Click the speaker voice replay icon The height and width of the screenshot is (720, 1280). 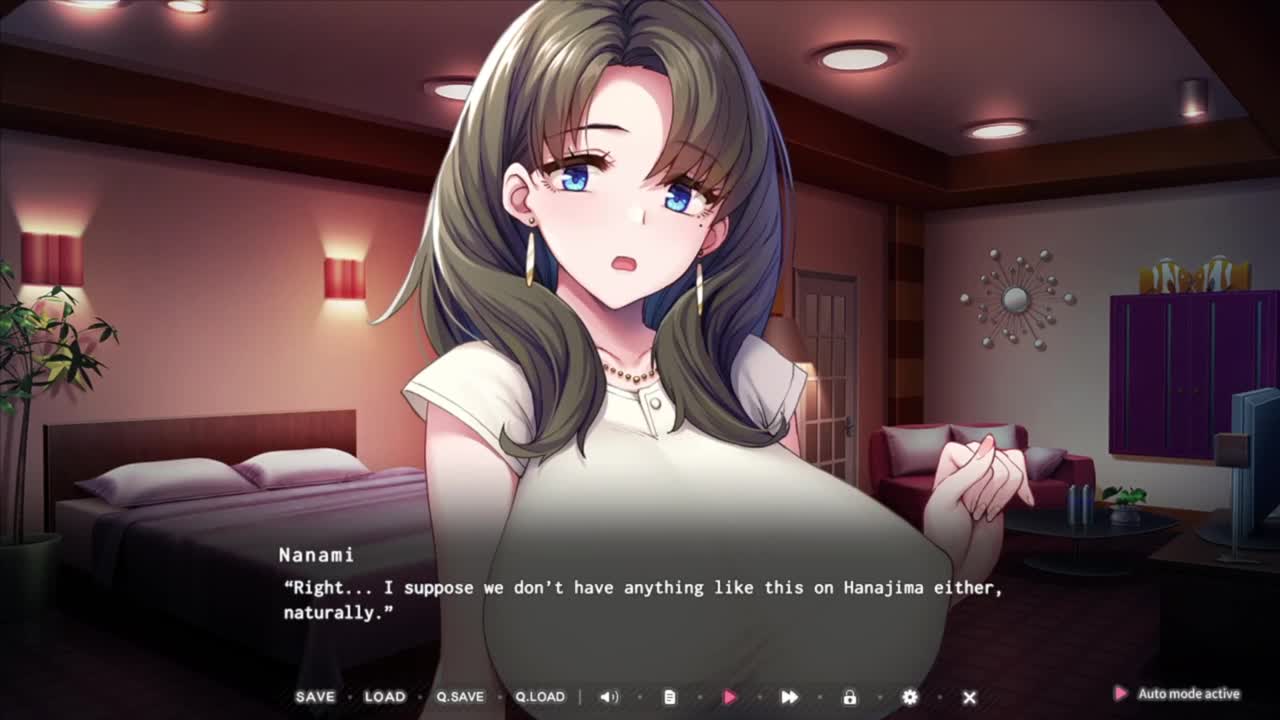(x=609, y=697)
